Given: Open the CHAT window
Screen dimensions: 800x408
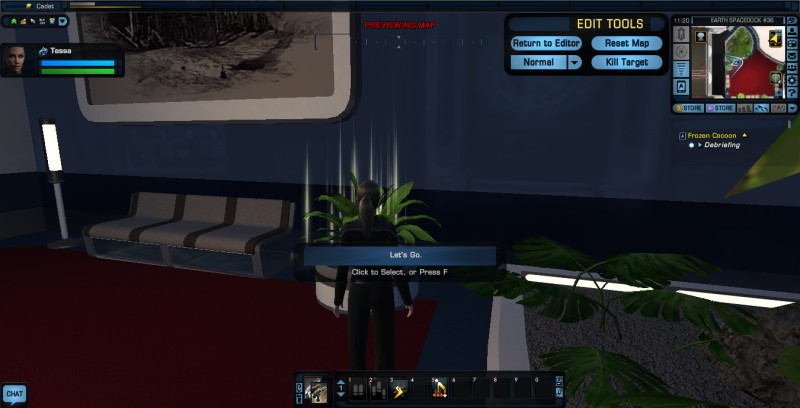Looking at the screenshot, I should click(14, 394).
